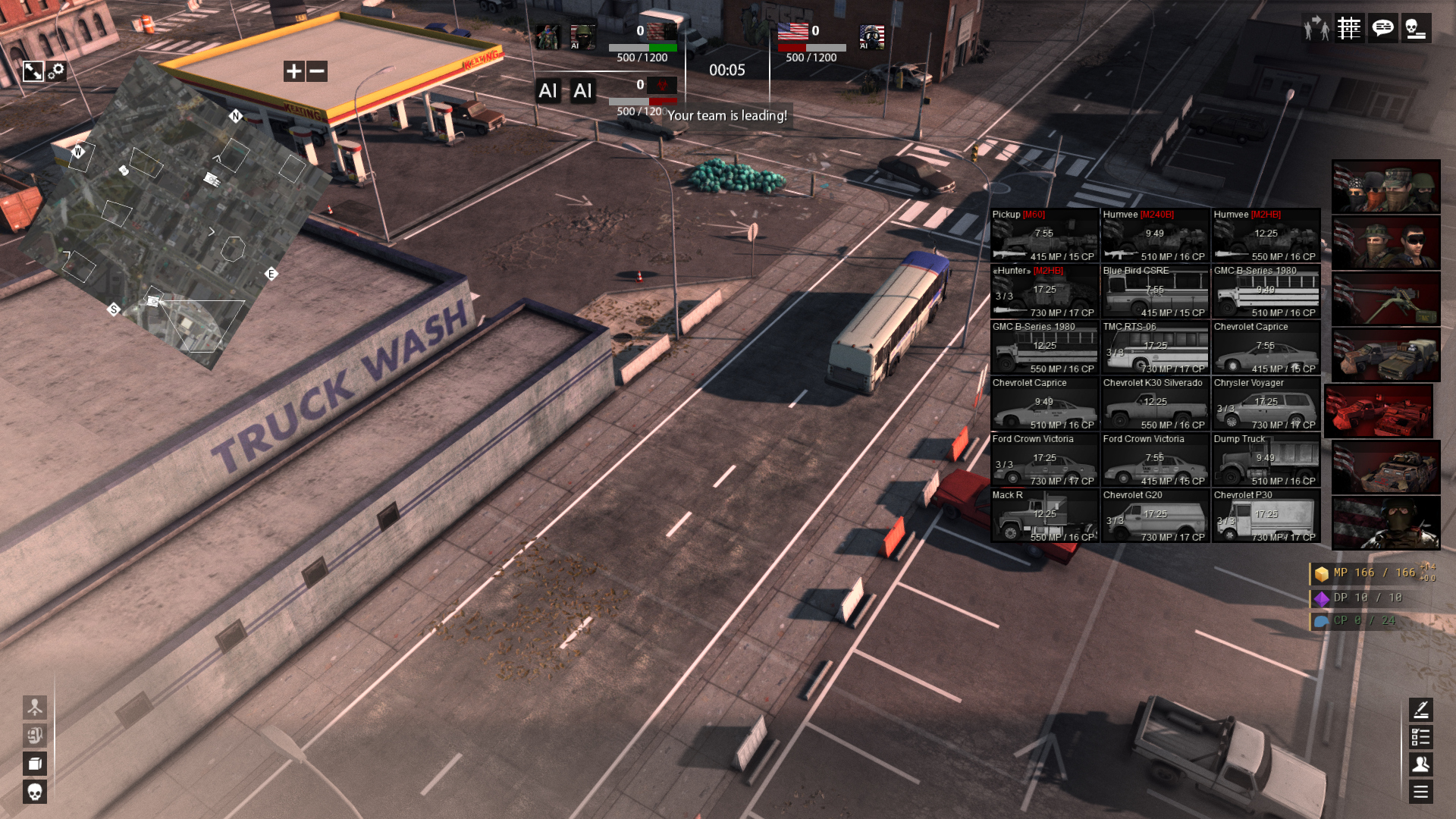Select the Chevrolet G20 van
Viewport: 1456px width, 819px height.
1155,516
